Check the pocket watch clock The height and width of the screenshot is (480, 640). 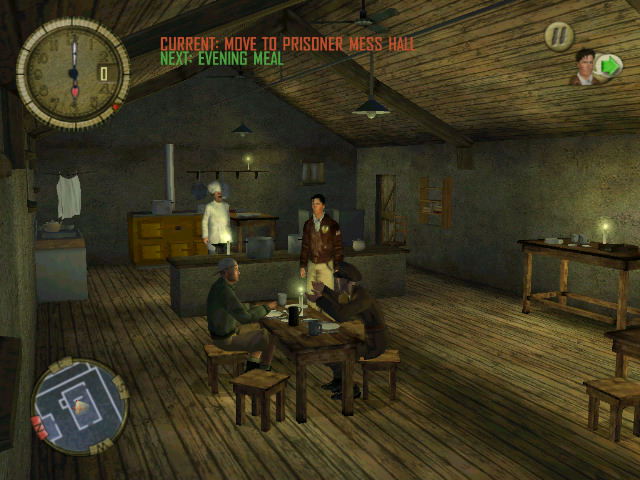[72, 72]
